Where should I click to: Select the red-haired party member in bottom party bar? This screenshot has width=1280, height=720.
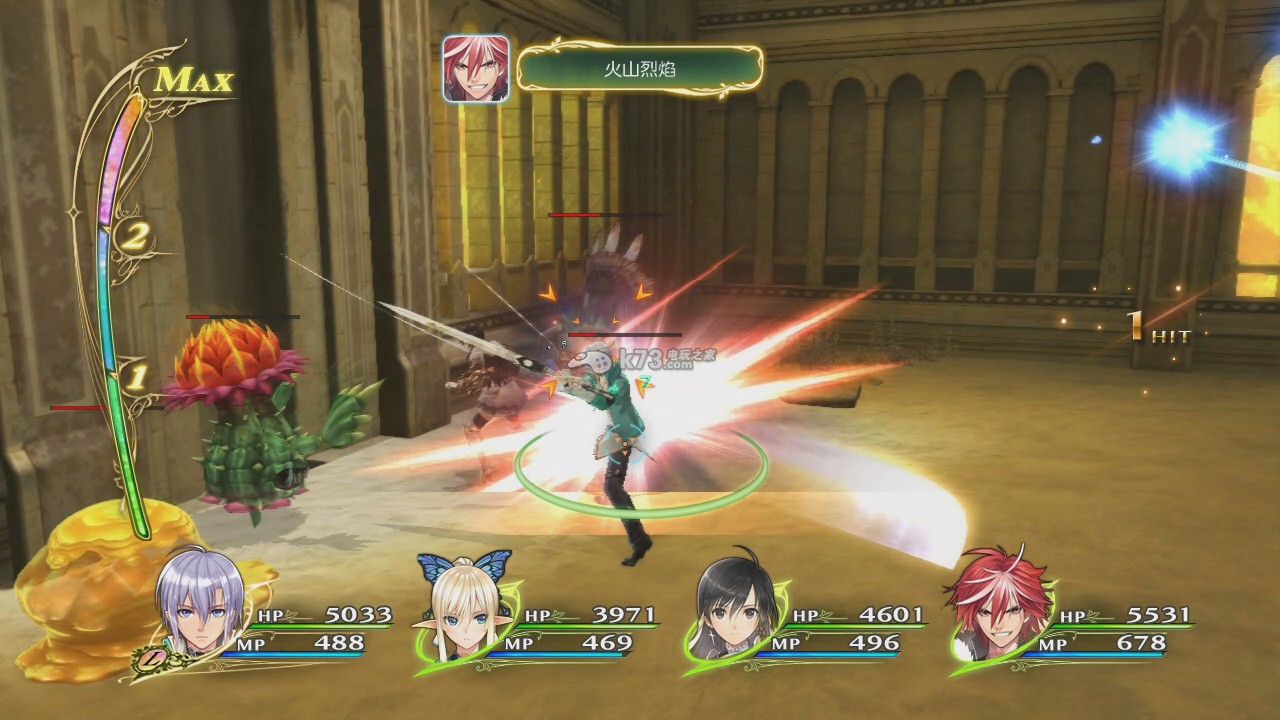point(990,605)
